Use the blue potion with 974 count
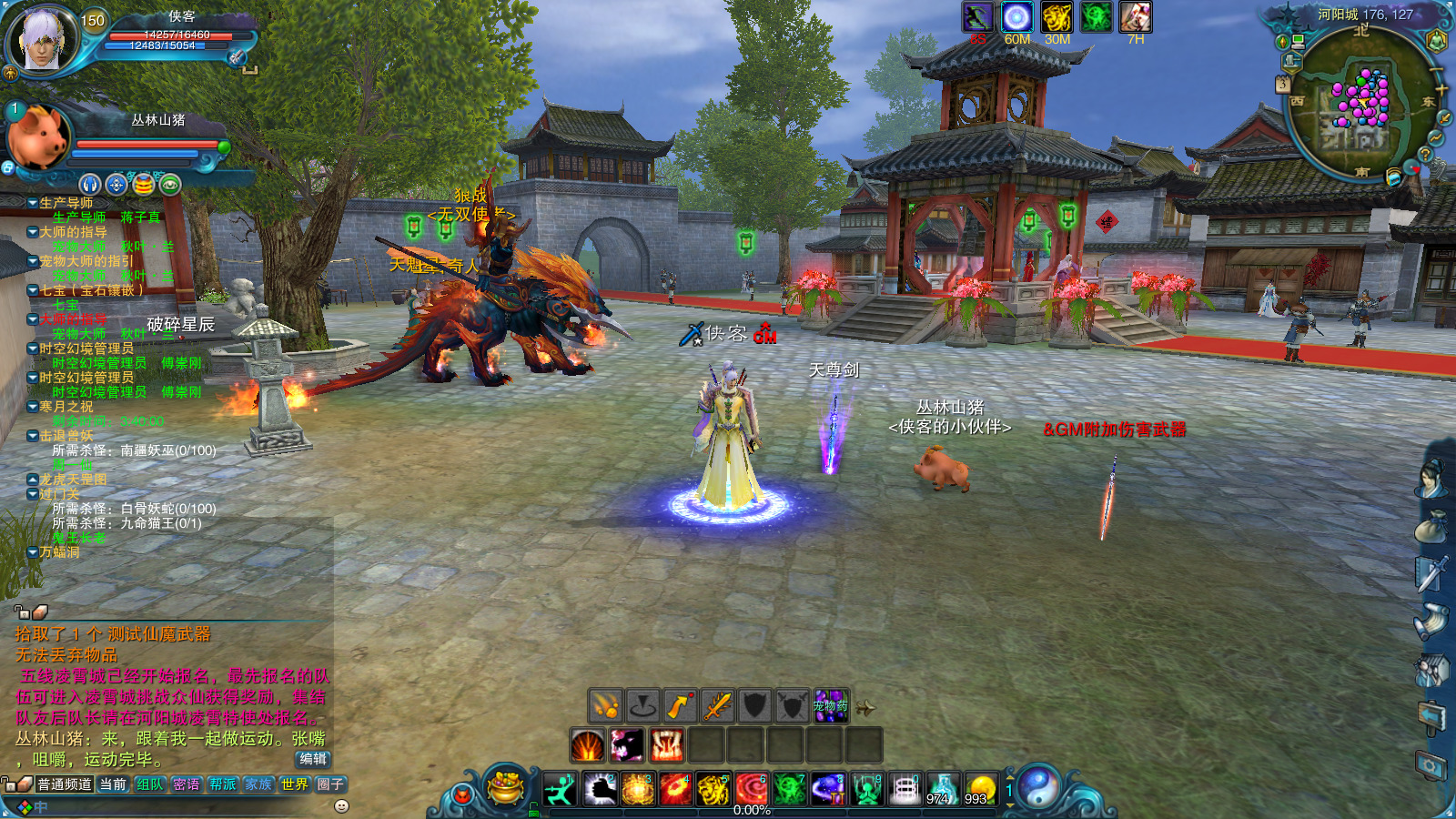Viewport: 1456px width, 819px height. (942, 789)
